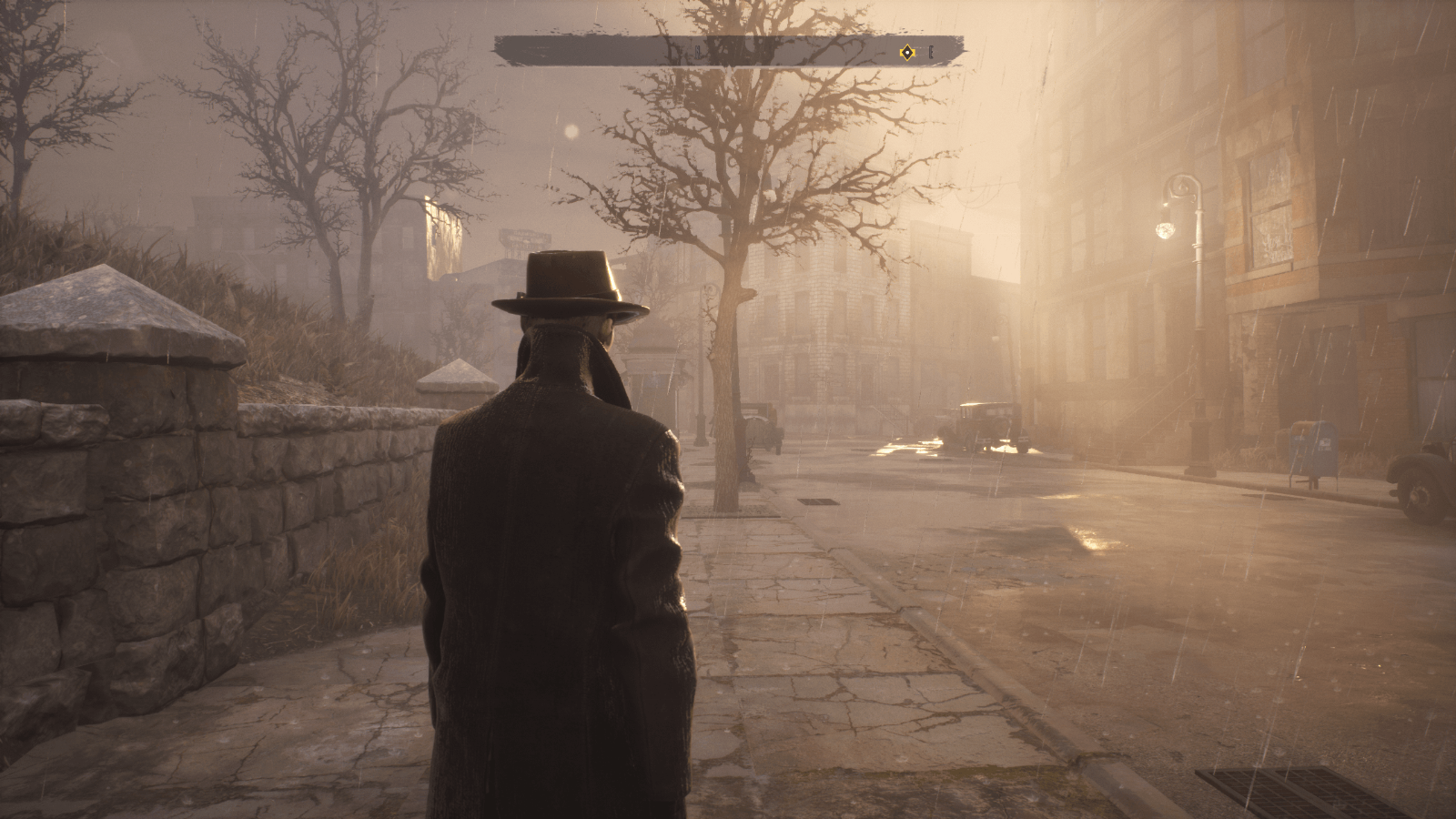
Task: Click the yellow diamond objective marker on compass
Action: [906, 53]
